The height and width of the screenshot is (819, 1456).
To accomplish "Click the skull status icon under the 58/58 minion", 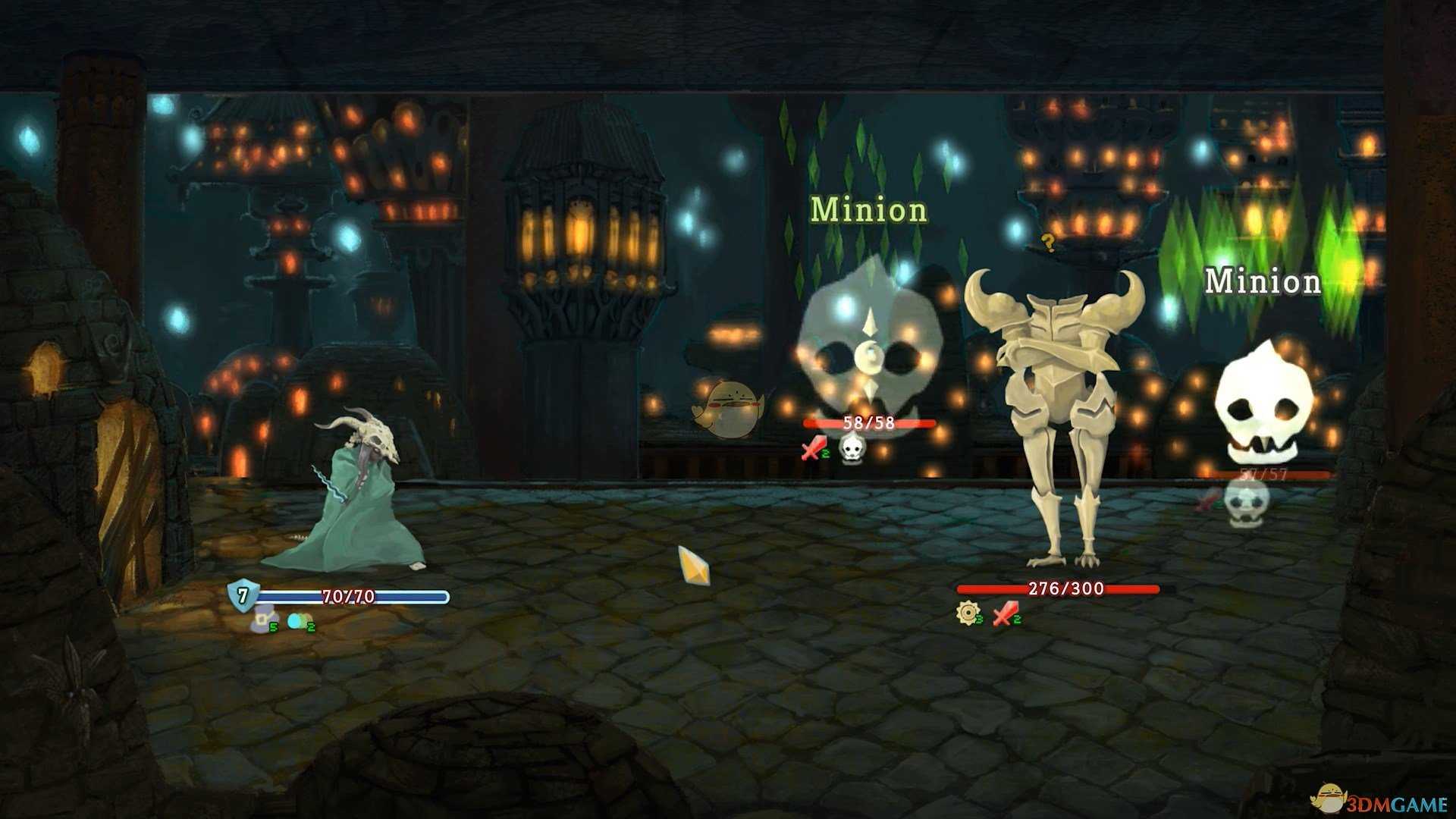I will 852,448.
